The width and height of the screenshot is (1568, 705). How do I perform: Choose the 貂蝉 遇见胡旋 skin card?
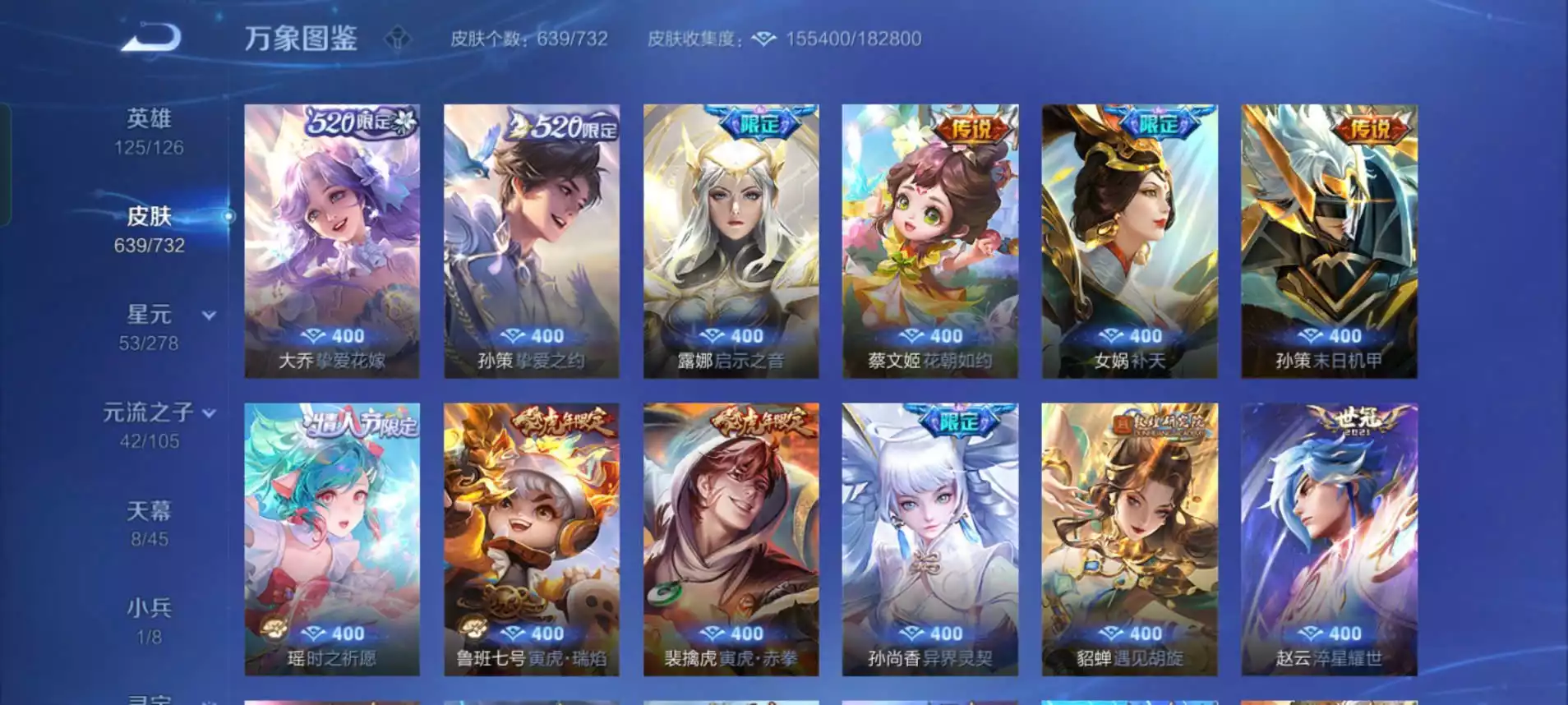1130,539
